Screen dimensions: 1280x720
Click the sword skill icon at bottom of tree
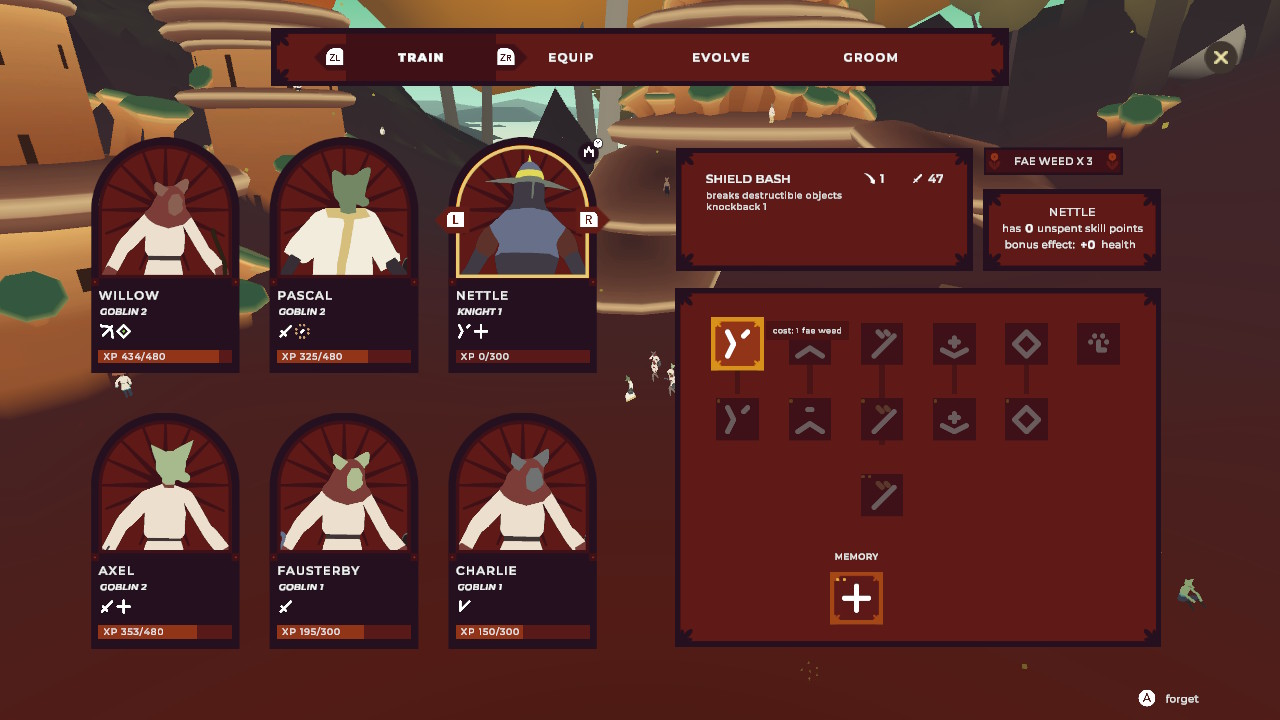(x=881, y=495)
